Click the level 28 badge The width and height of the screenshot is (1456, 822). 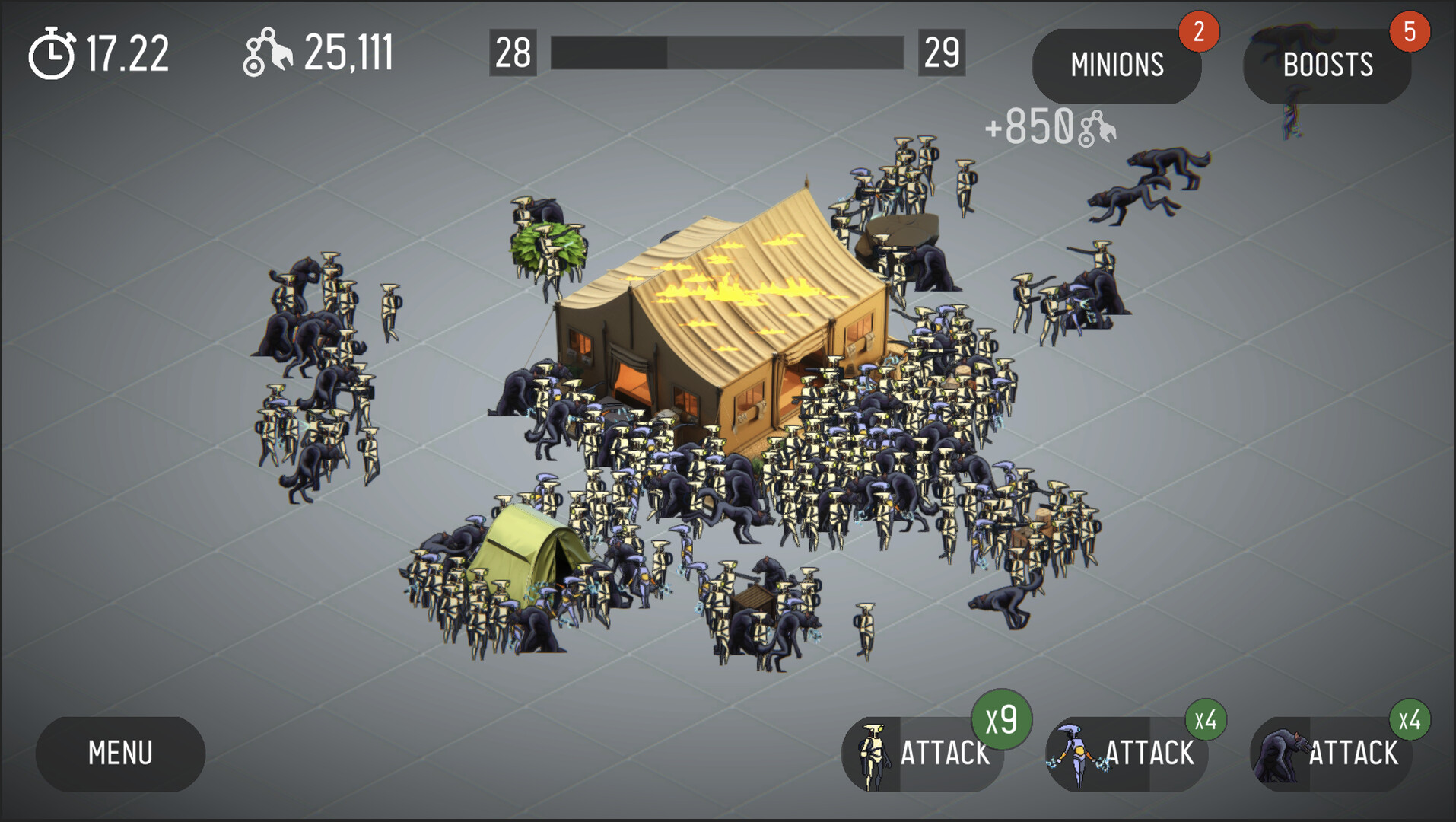[513, 53]
